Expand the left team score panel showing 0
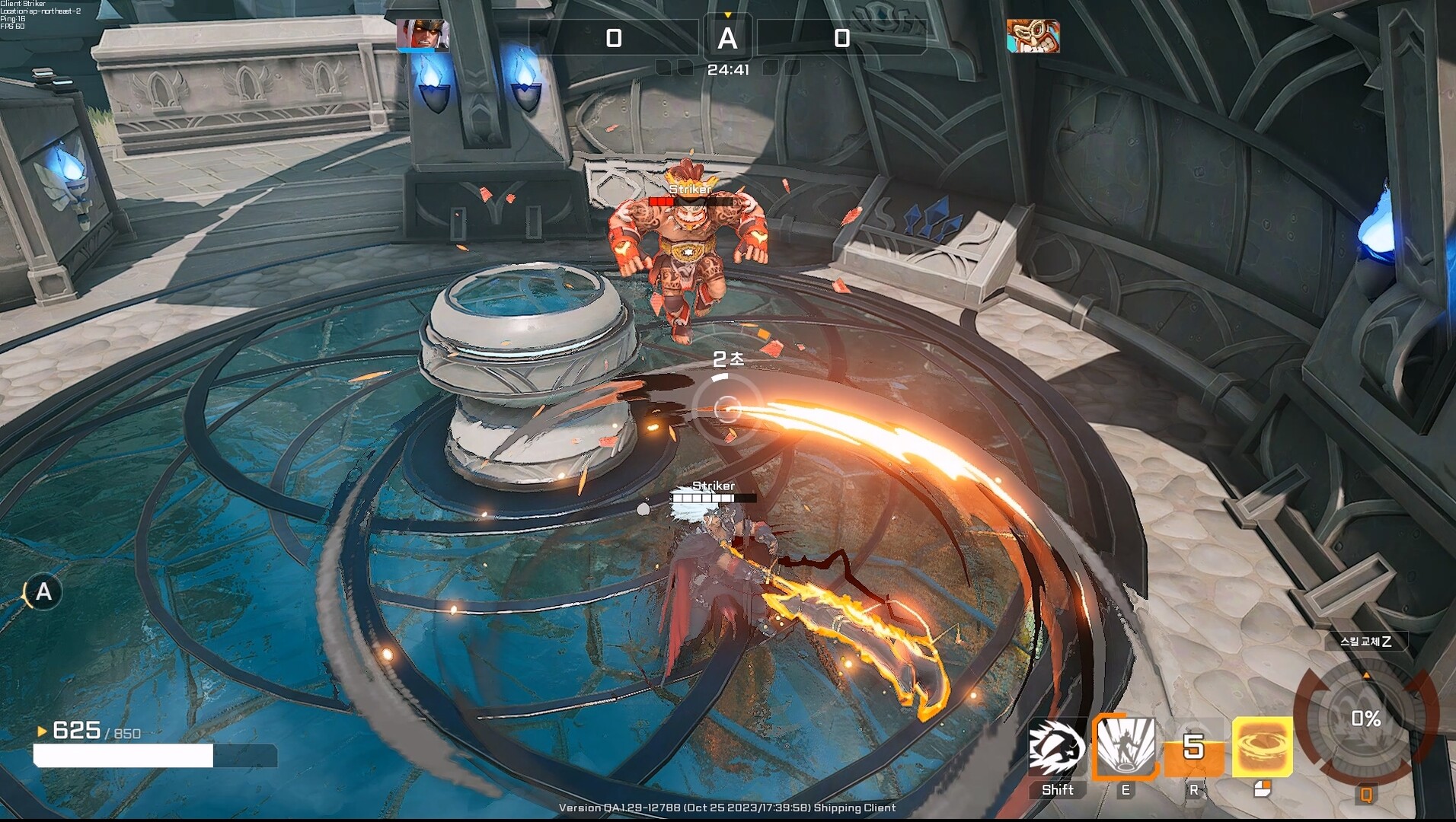1456x822 pixels. (x=615, y=37)
